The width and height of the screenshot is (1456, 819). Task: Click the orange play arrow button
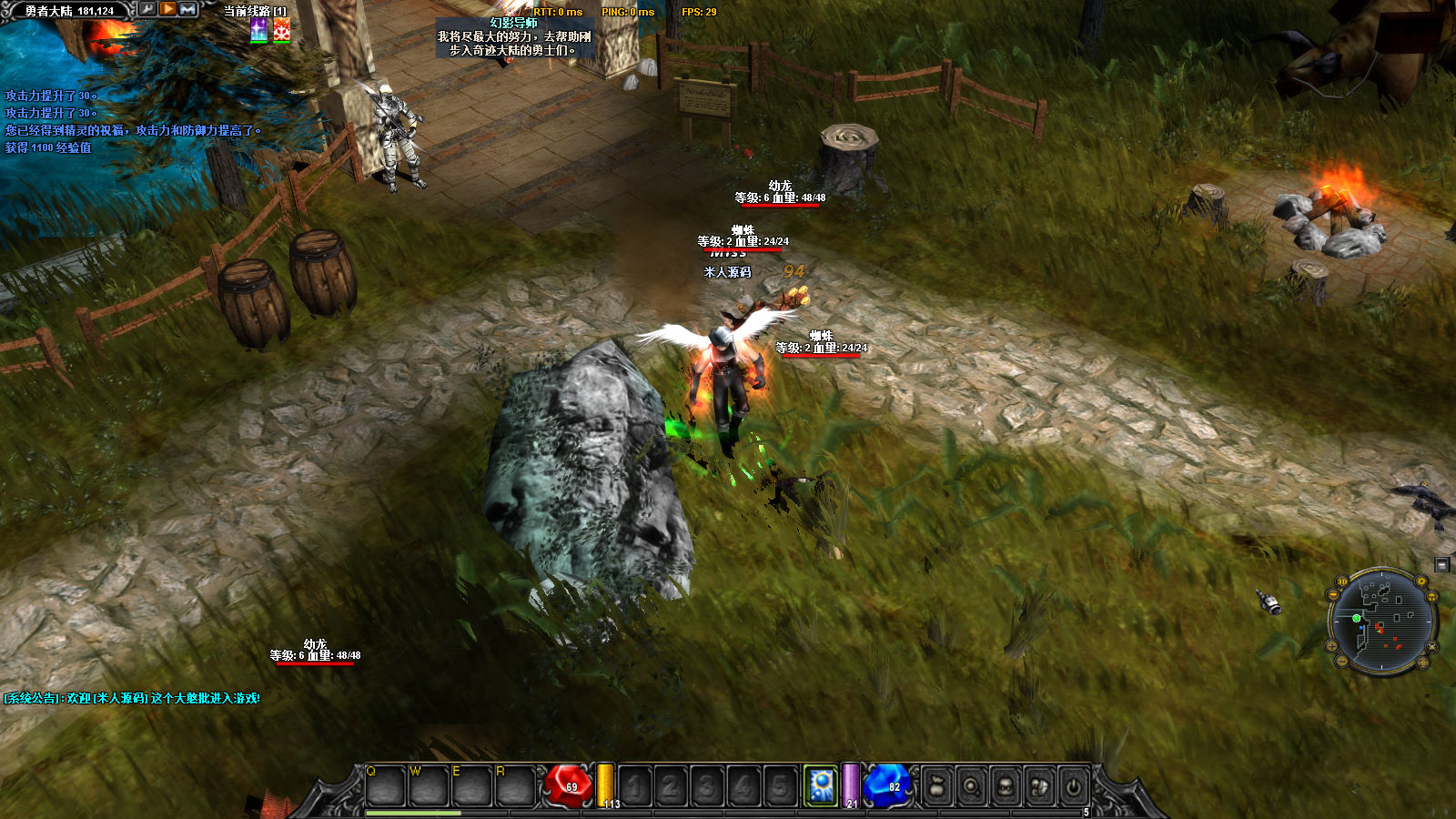coord(168,9)
